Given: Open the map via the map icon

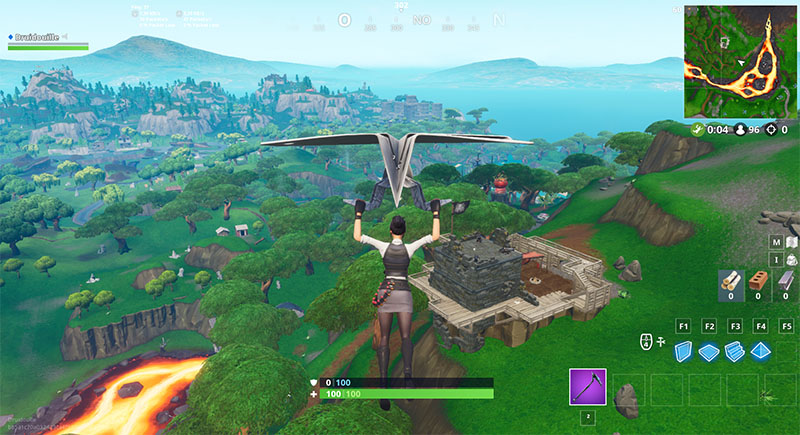Looking at the screenshot, I should click(791, 241).
